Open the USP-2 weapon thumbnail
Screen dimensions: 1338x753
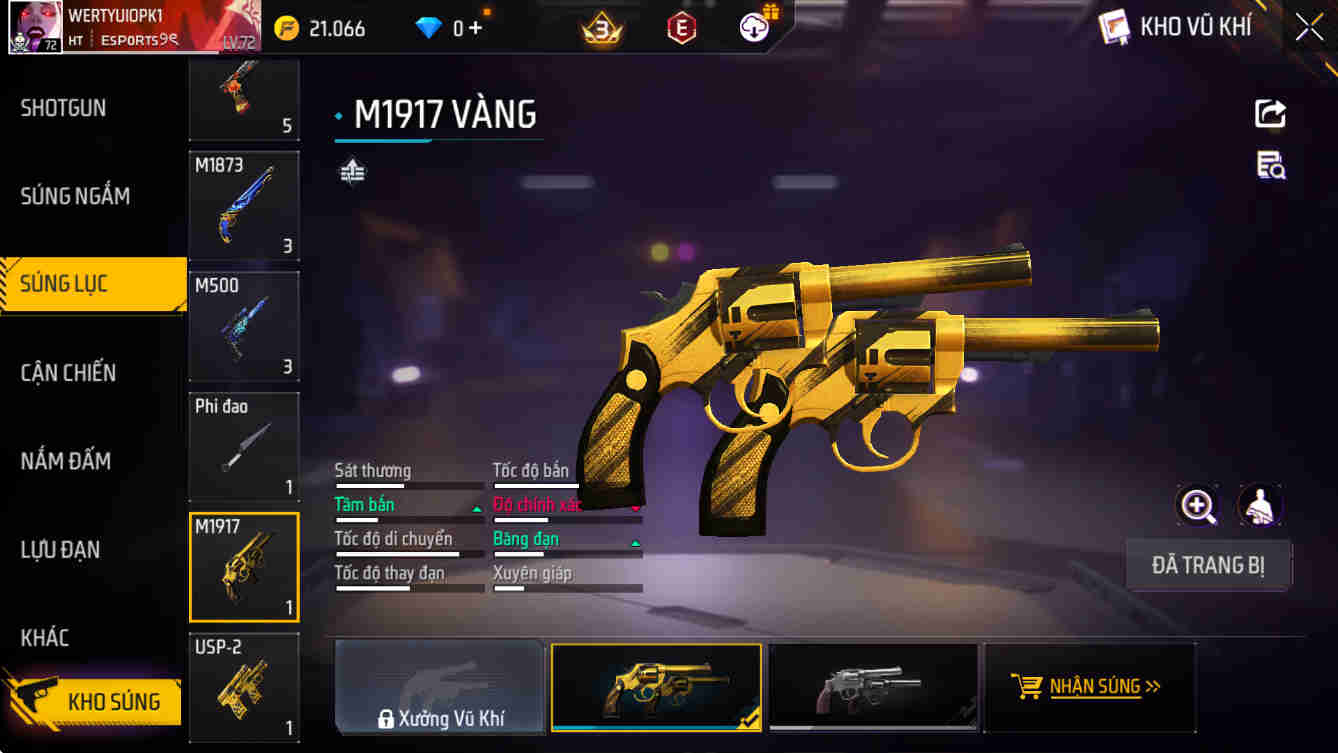(x=243, y=688)
